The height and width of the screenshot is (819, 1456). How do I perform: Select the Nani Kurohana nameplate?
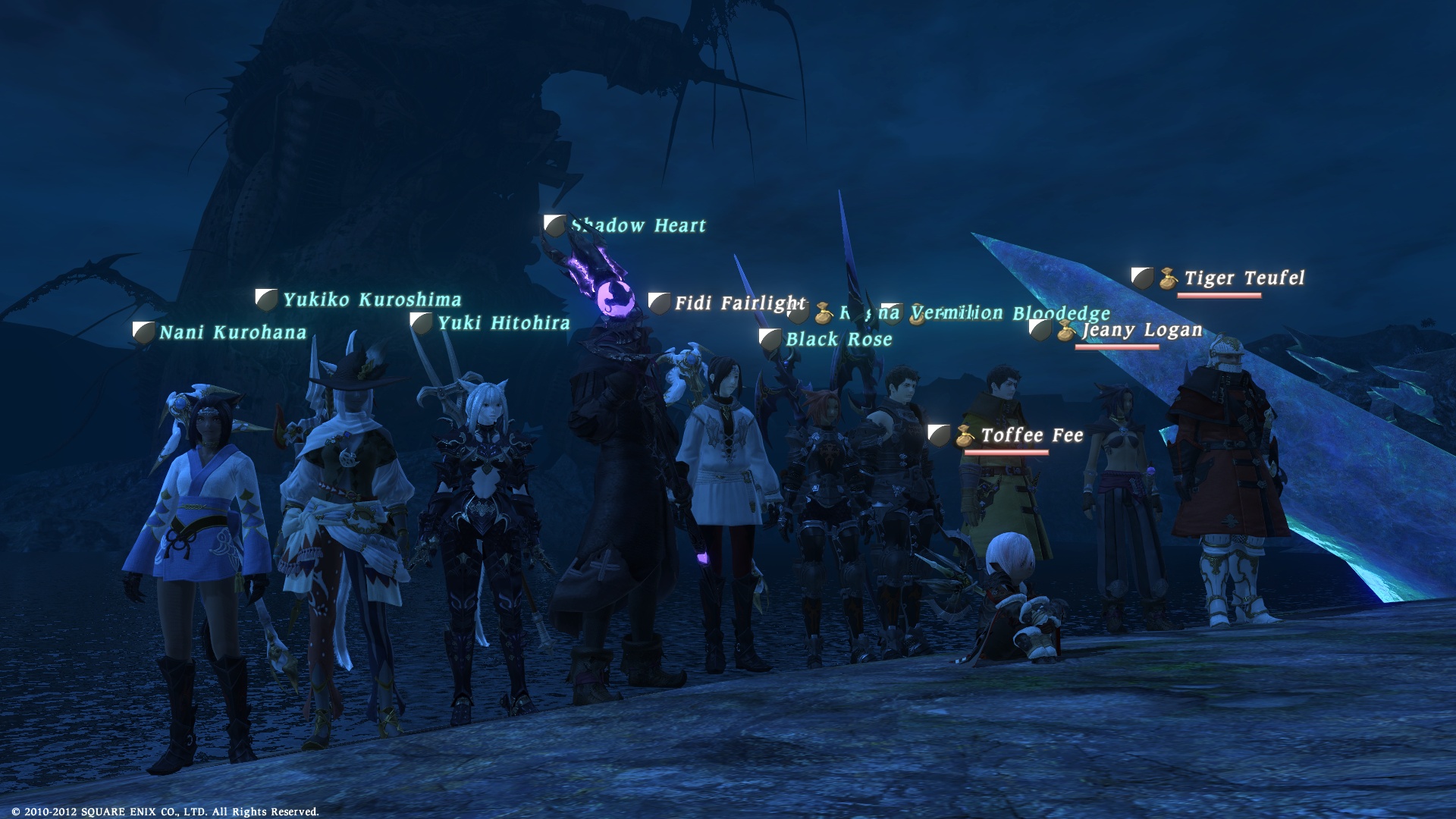click(x=233, y=332)
